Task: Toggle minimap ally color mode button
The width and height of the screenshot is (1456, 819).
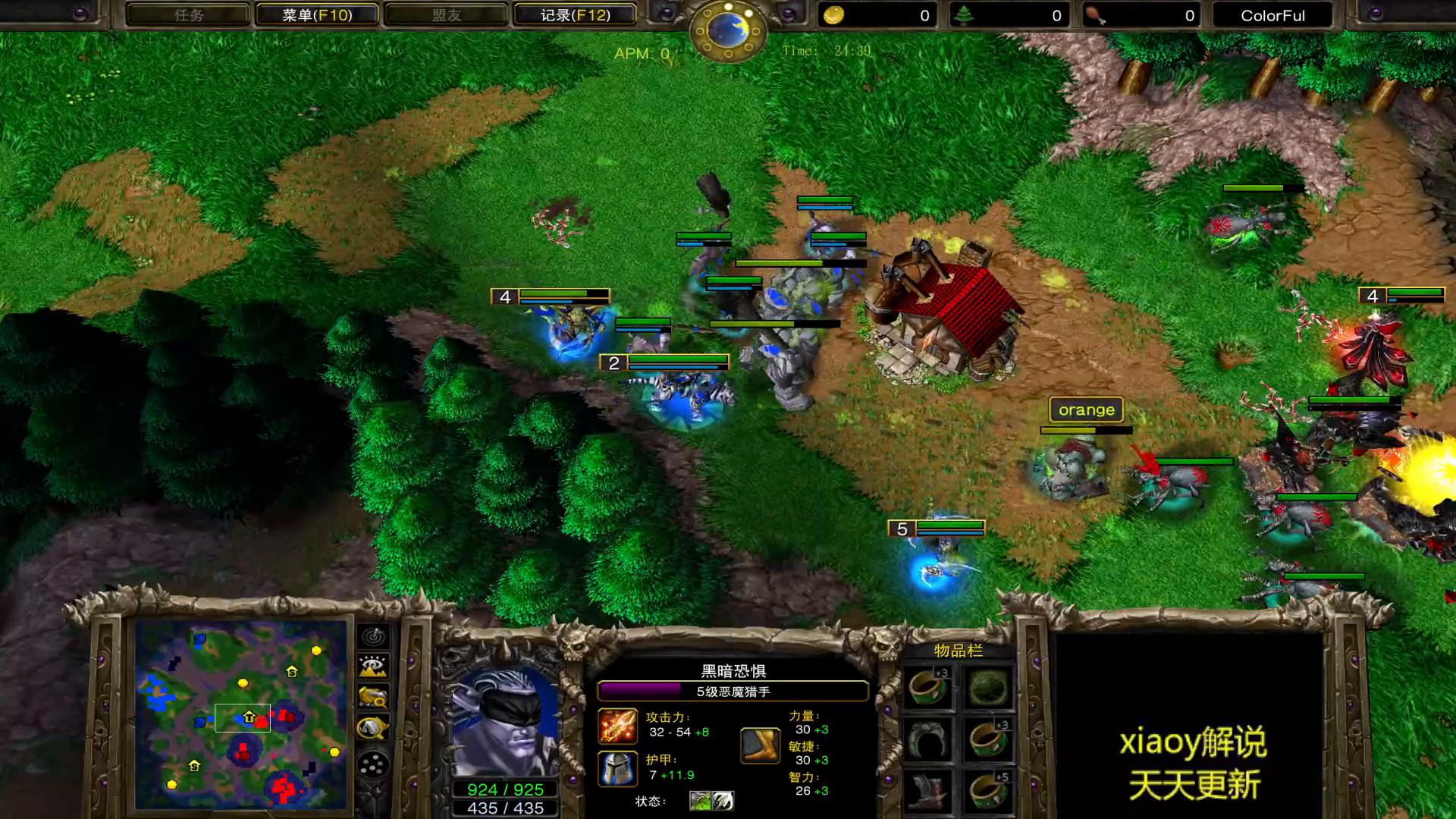Action: [x=373, y=697]
